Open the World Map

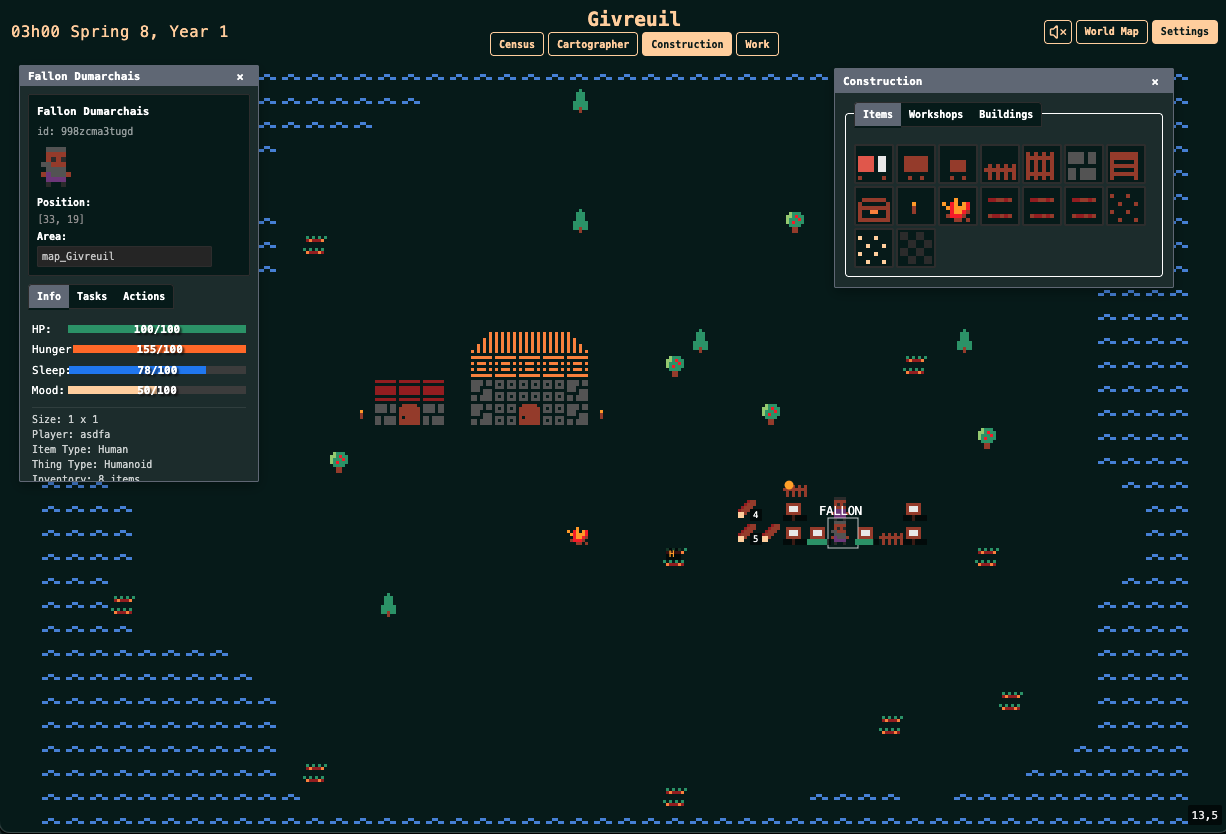[x=1111, y=32]
